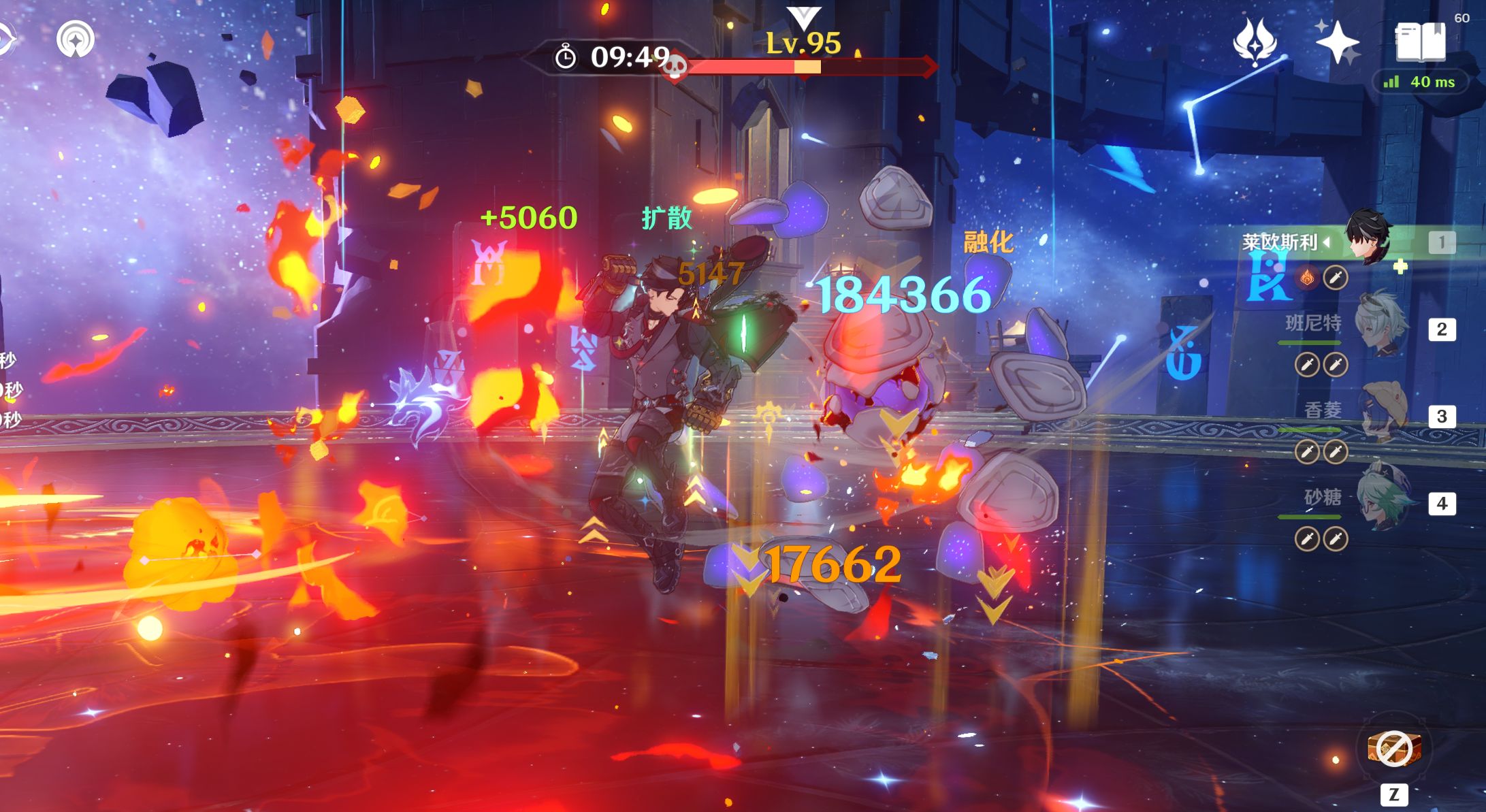
Task: Switch to party member 砂糖
Action: point(1382,502)
